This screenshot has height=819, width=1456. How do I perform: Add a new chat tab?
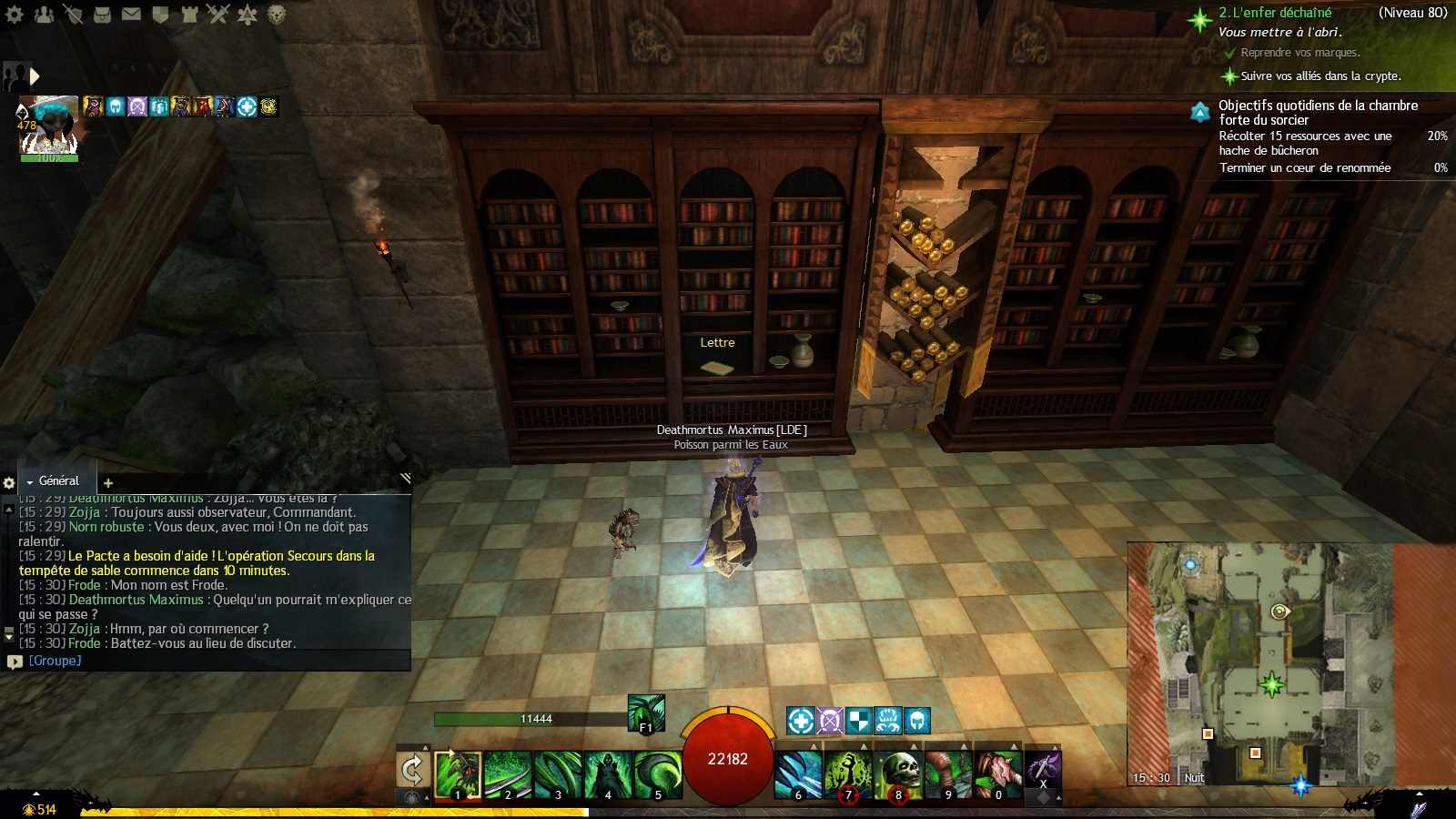pos(108,483)
